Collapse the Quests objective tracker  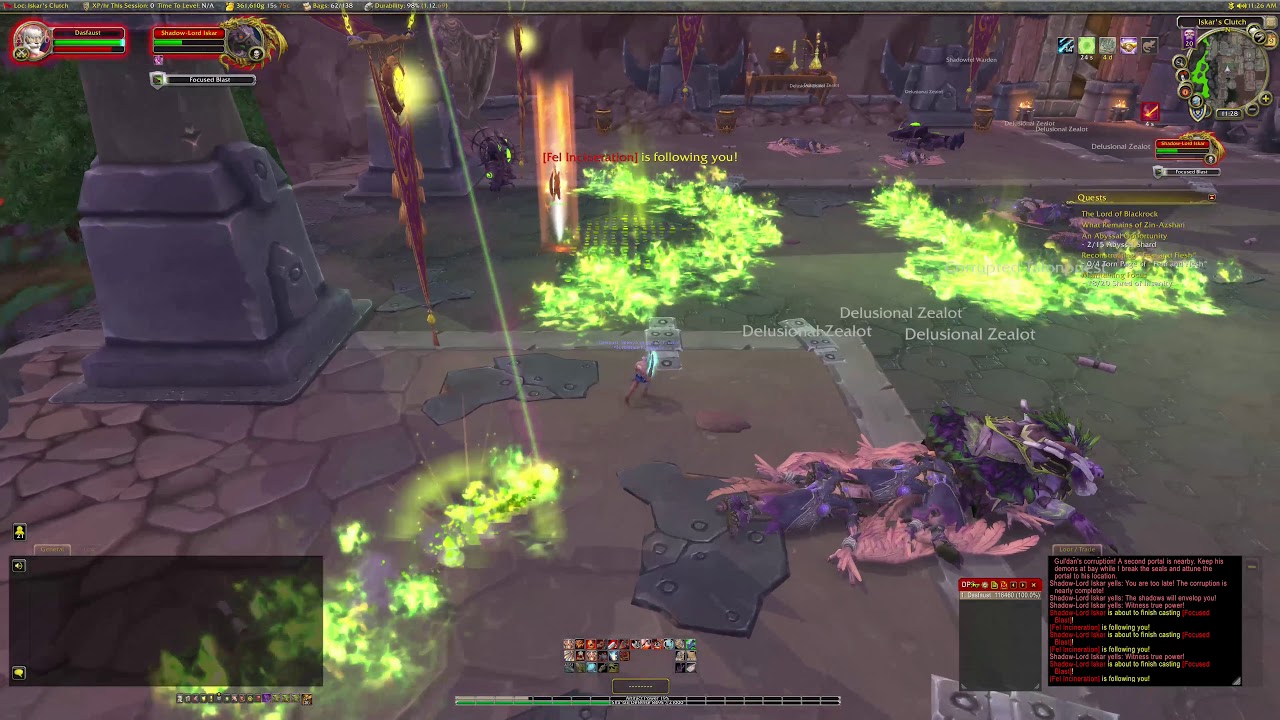[1211, 197]
